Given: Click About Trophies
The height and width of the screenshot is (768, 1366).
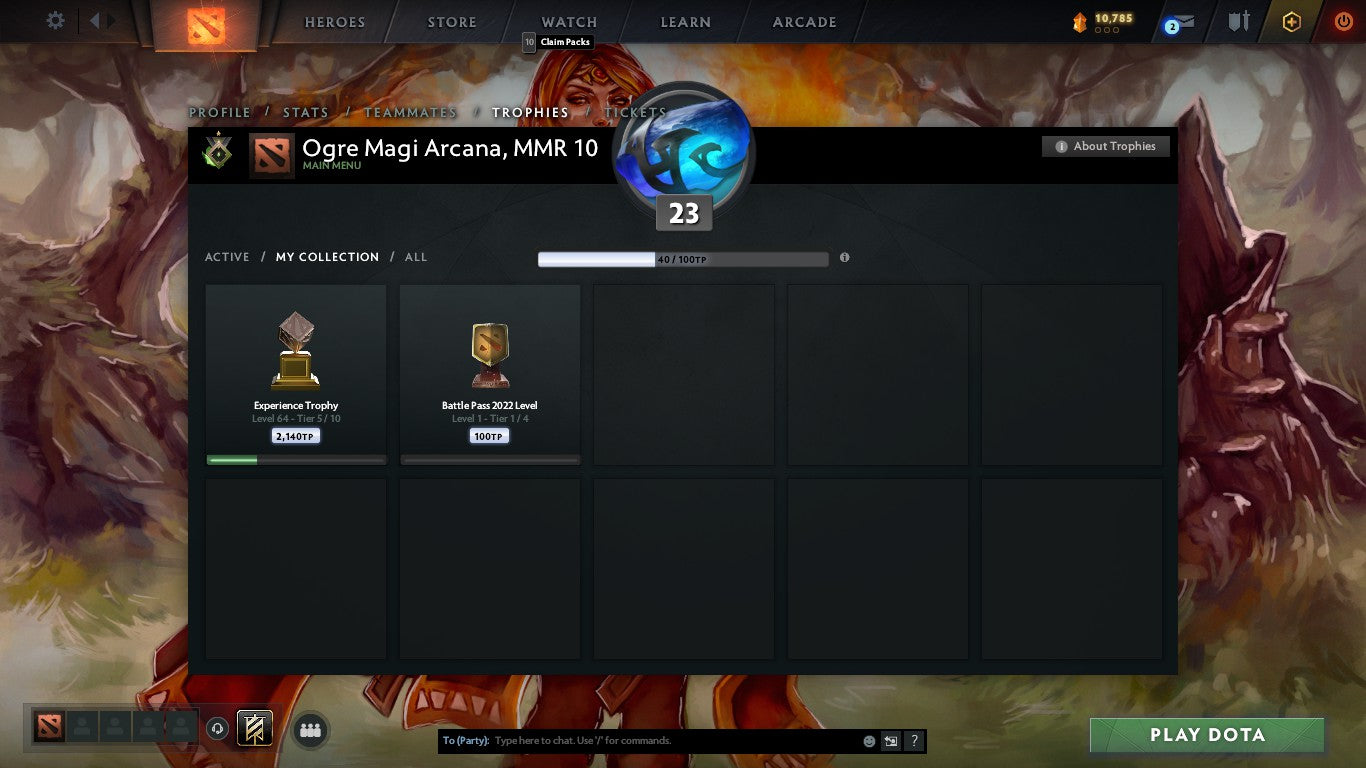Looking at the screenshot, I should [x=1105, y=146].
